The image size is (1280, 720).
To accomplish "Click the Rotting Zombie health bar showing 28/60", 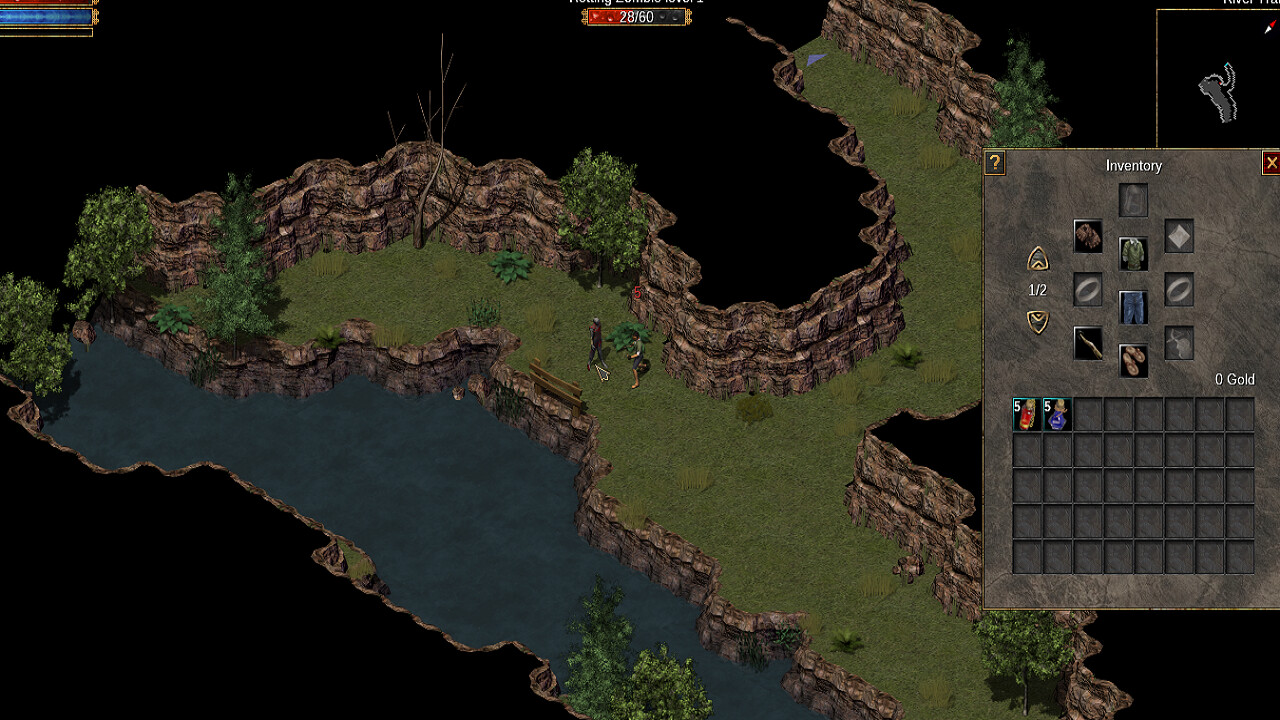I will pyautogui.click(x=636, y=17).
